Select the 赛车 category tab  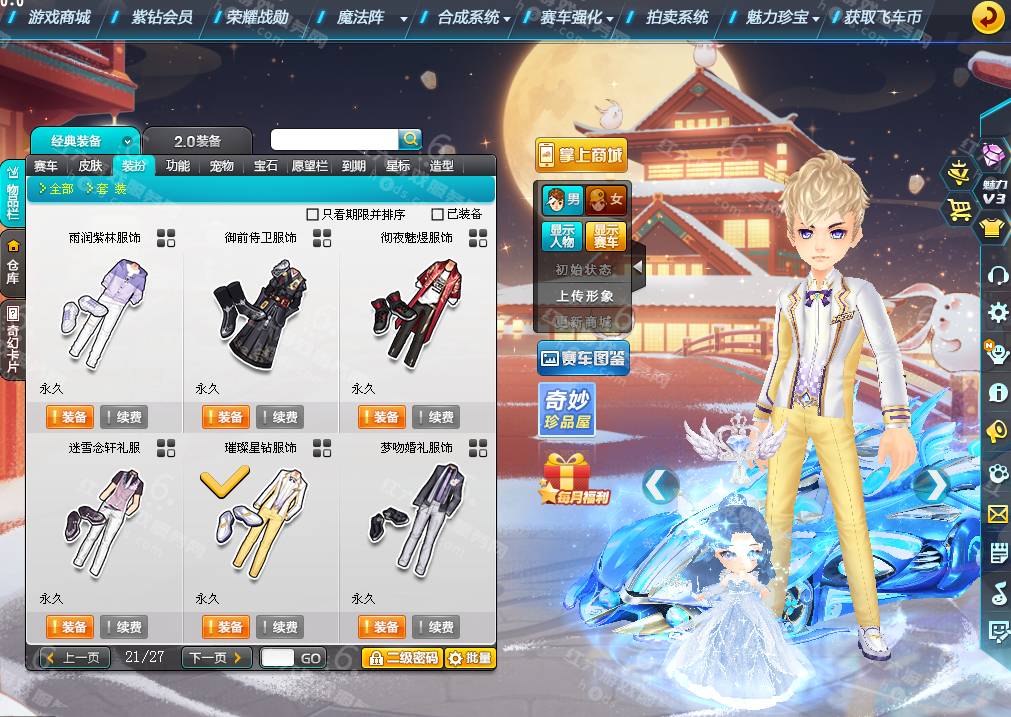(46, 166)
